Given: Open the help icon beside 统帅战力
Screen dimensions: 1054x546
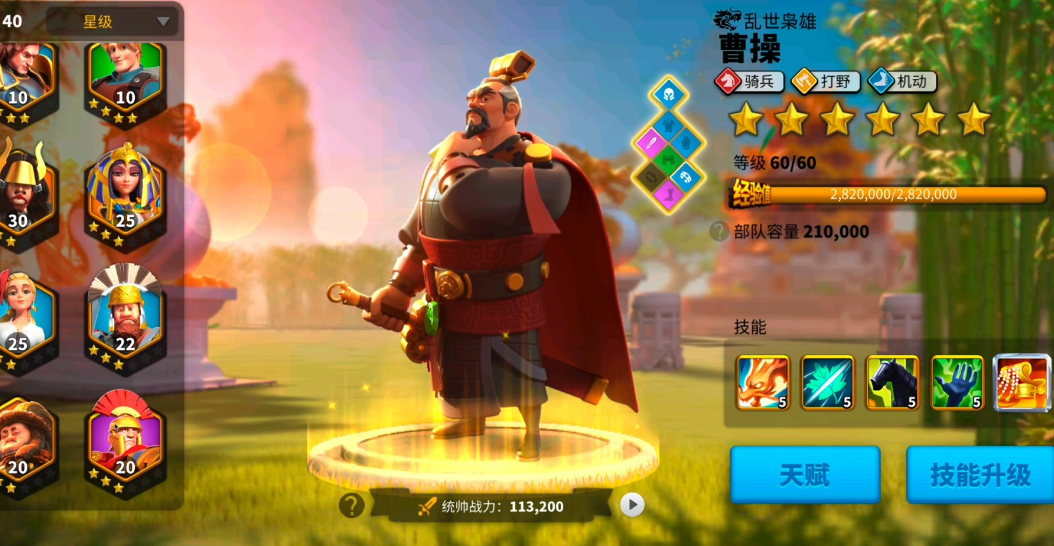Looking at the screenshot, I should [351, 505].
